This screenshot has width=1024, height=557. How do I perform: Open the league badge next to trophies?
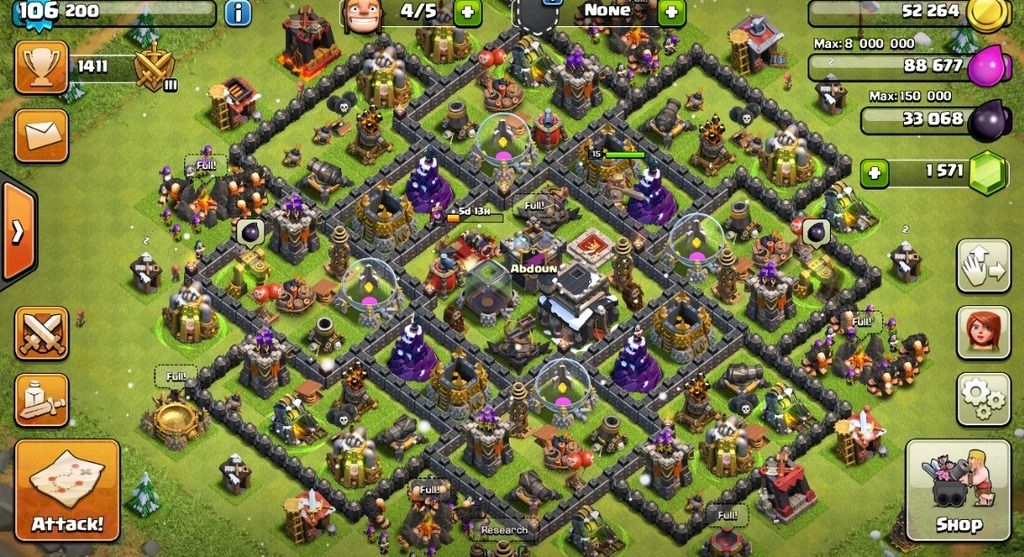point(155,70)
